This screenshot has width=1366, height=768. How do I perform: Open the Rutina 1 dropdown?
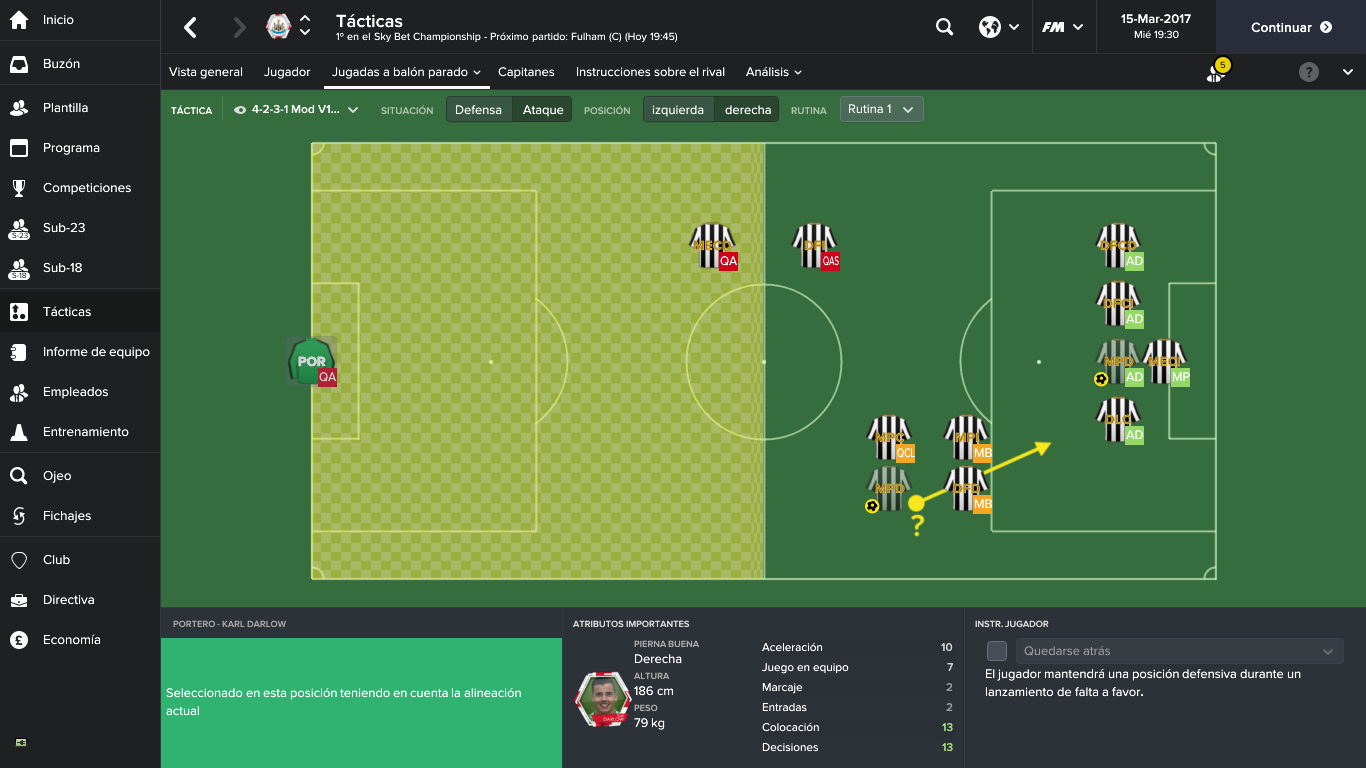click(881, 109)
